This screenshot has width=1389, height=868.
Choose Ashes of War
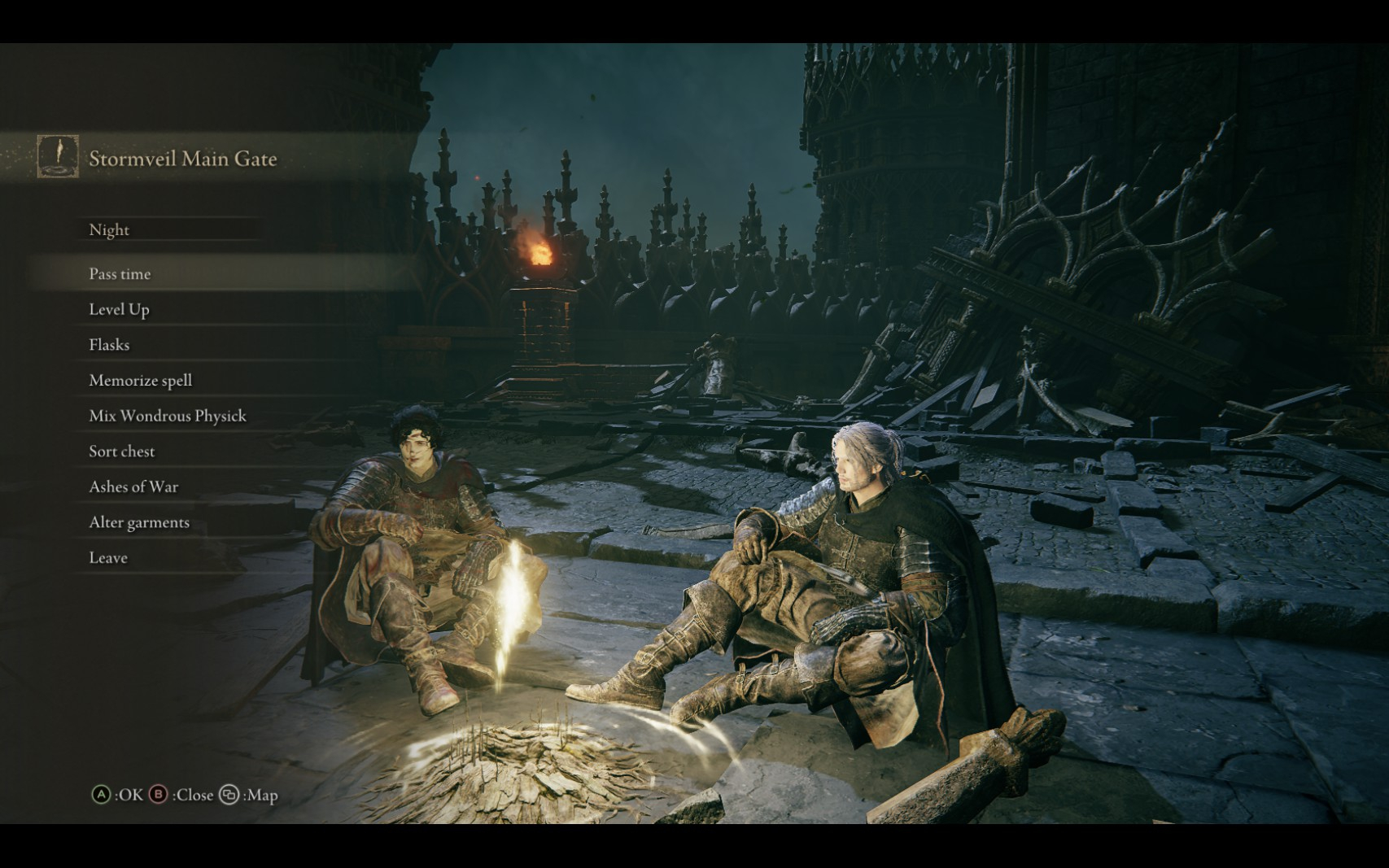[x=134, y=486]
